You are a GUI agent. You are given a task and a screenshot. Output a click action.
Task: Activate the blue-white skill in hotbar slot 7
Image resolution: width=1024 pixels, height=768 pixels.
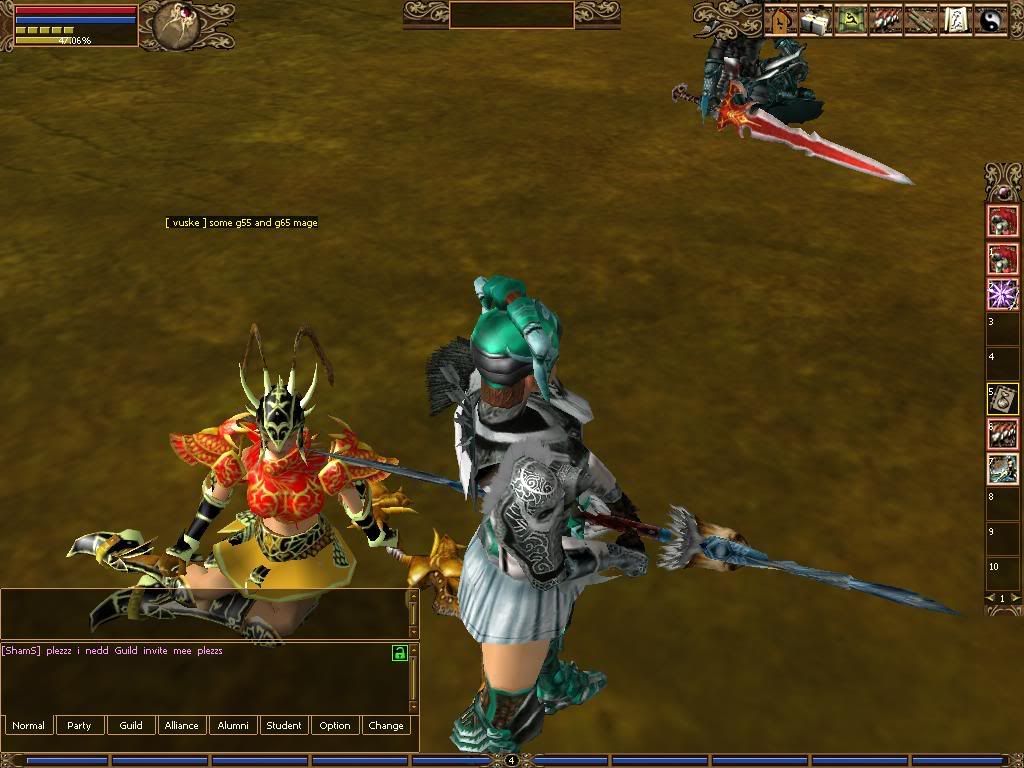(1002, 469)
